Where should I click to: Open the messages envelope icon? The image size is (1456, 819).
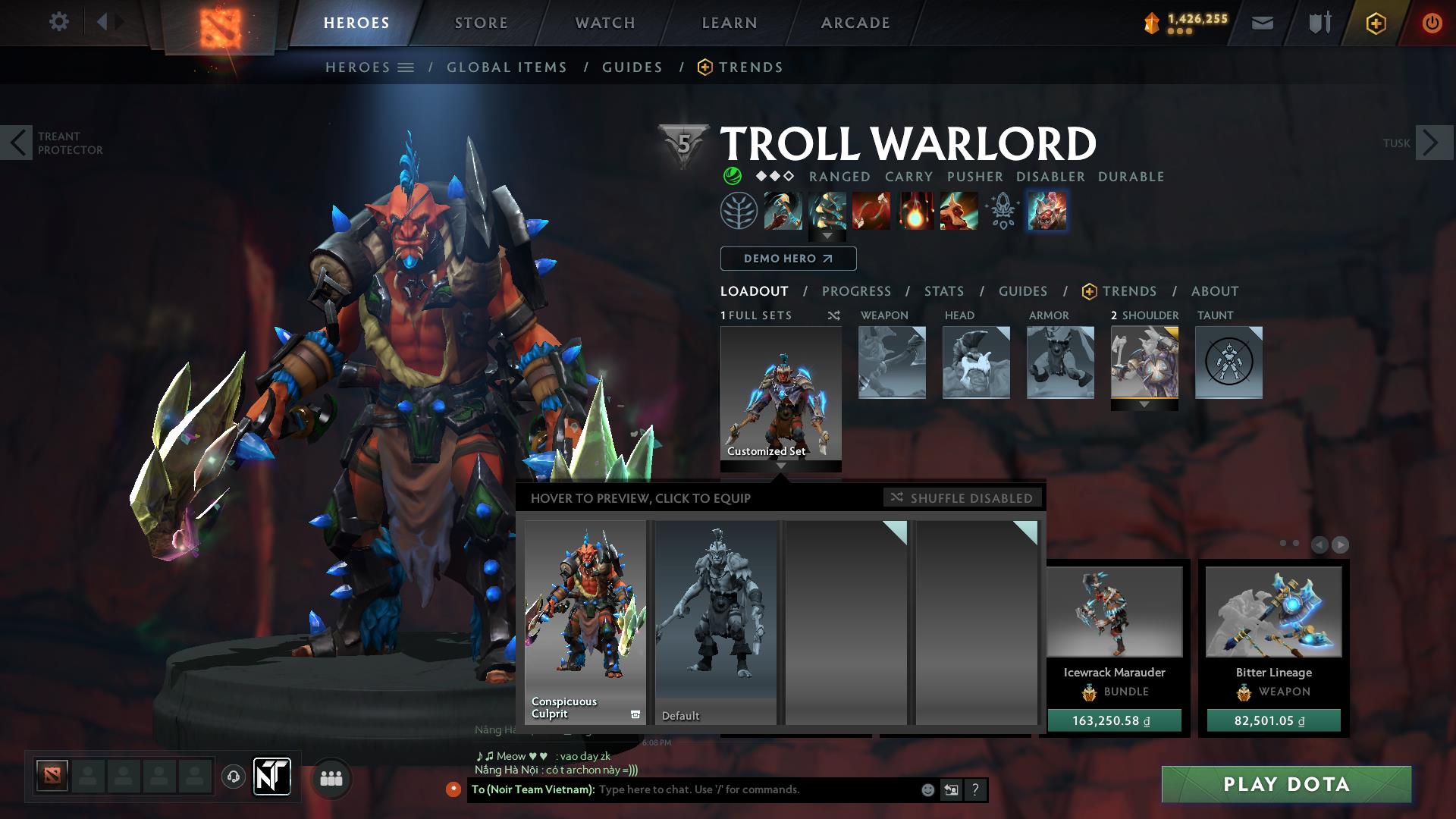click(1263, 23)
